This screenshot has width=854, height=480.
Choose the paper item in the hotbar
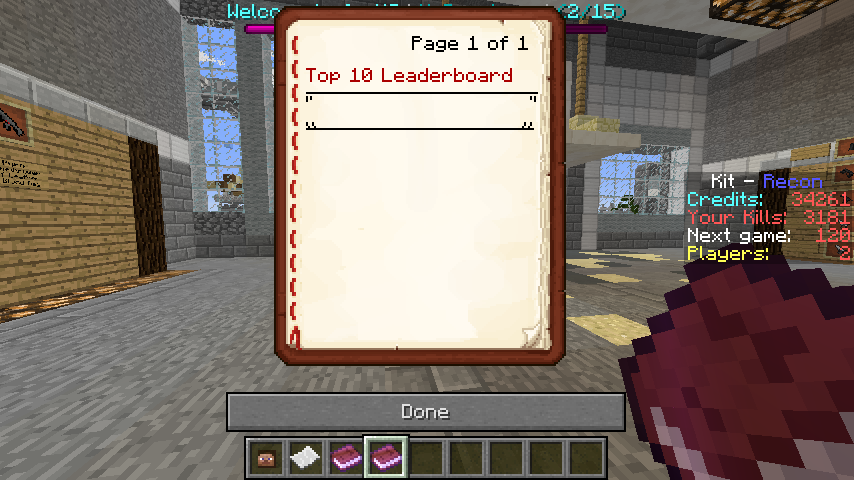pos(305,458)
